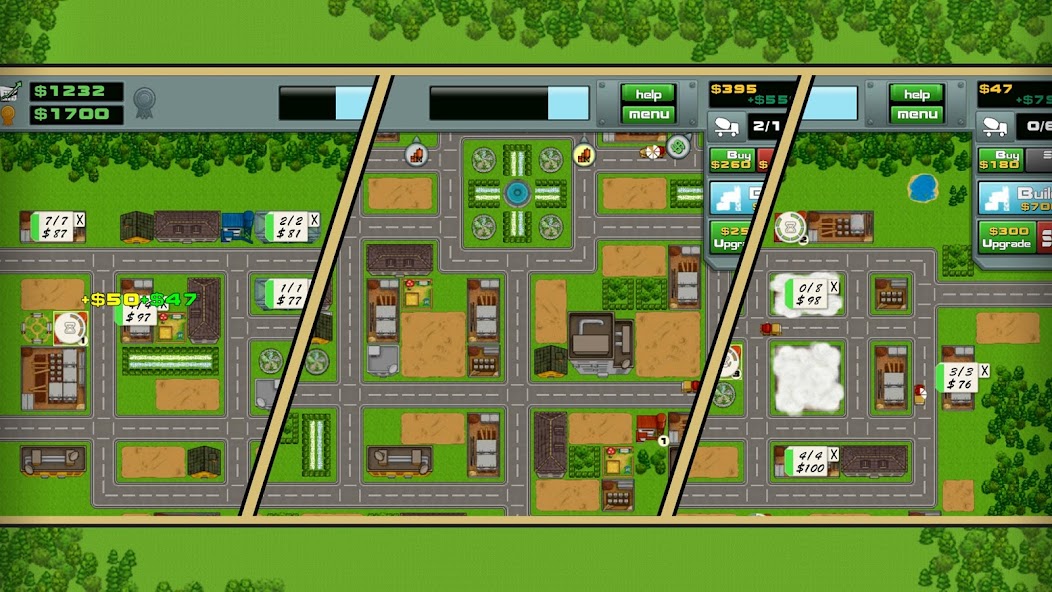Screen dimensions: 1052x592
Task: Dismiss the 3/3 $76 house tag
Action: click(984, 370)
